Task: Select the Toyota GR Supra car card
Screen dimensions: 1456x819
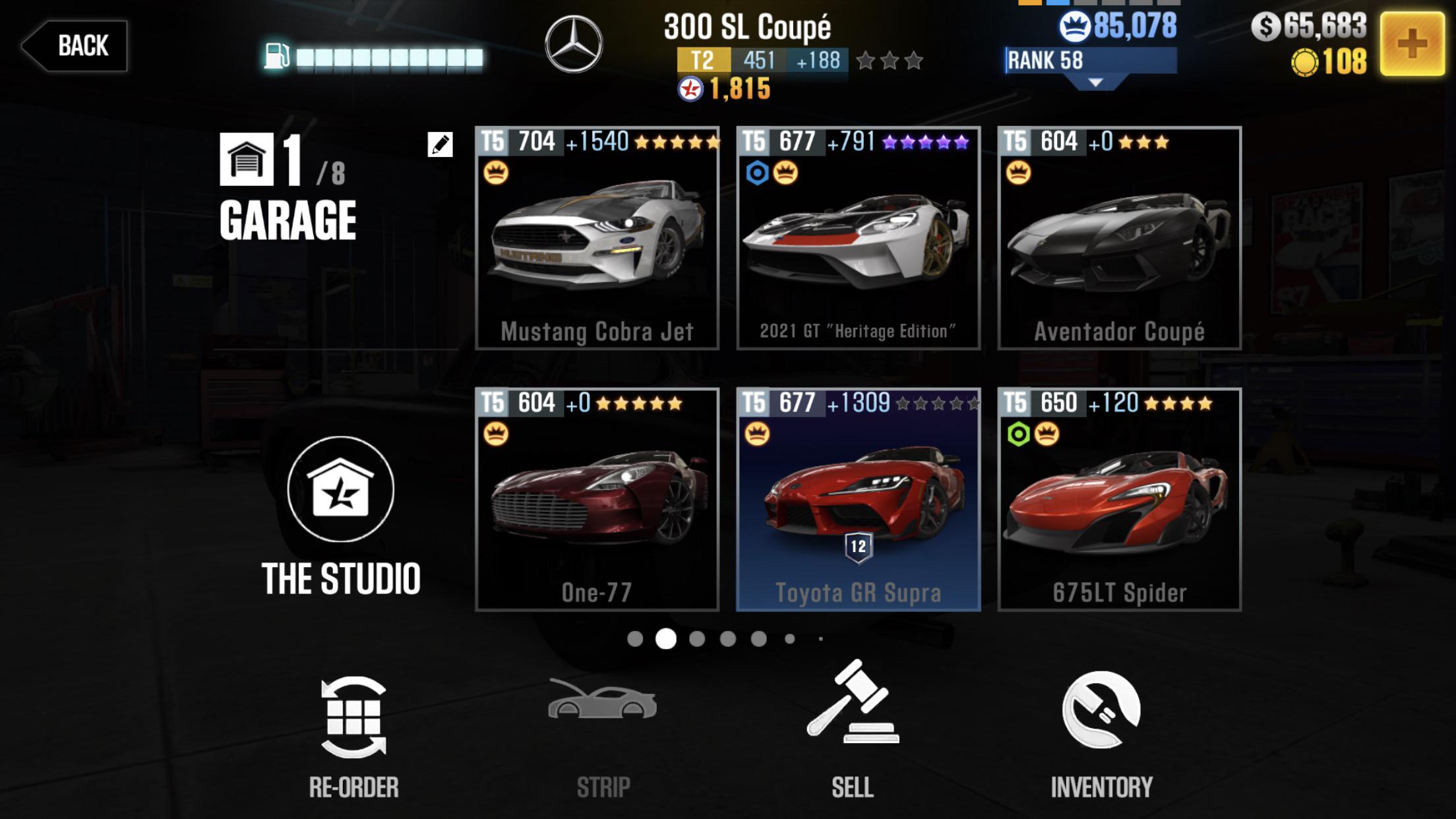Action: coord(857,495)
